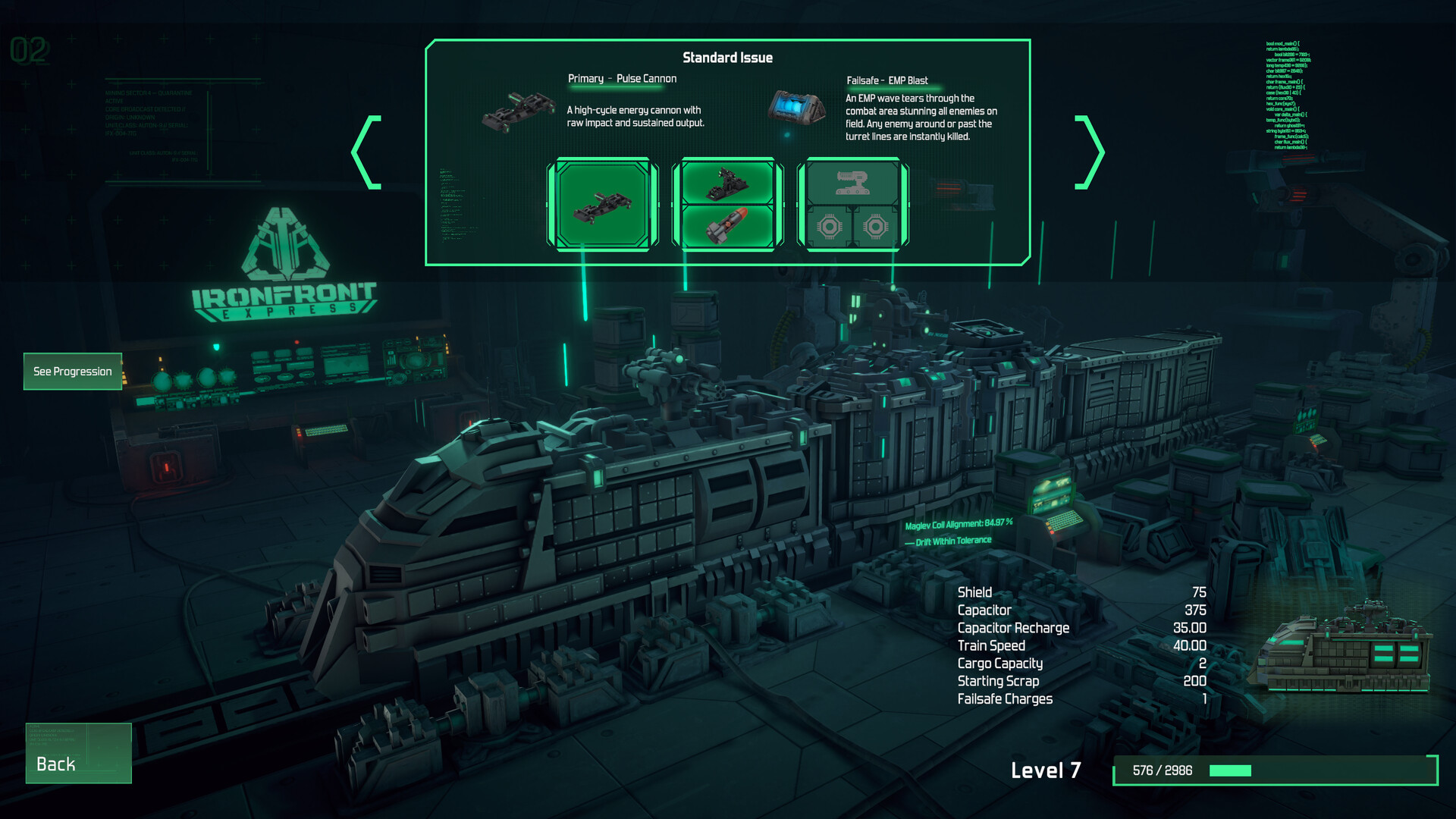Select the cannon base module in the second slot
Screen dimensions: 1456x819
[x=726, y=182]
